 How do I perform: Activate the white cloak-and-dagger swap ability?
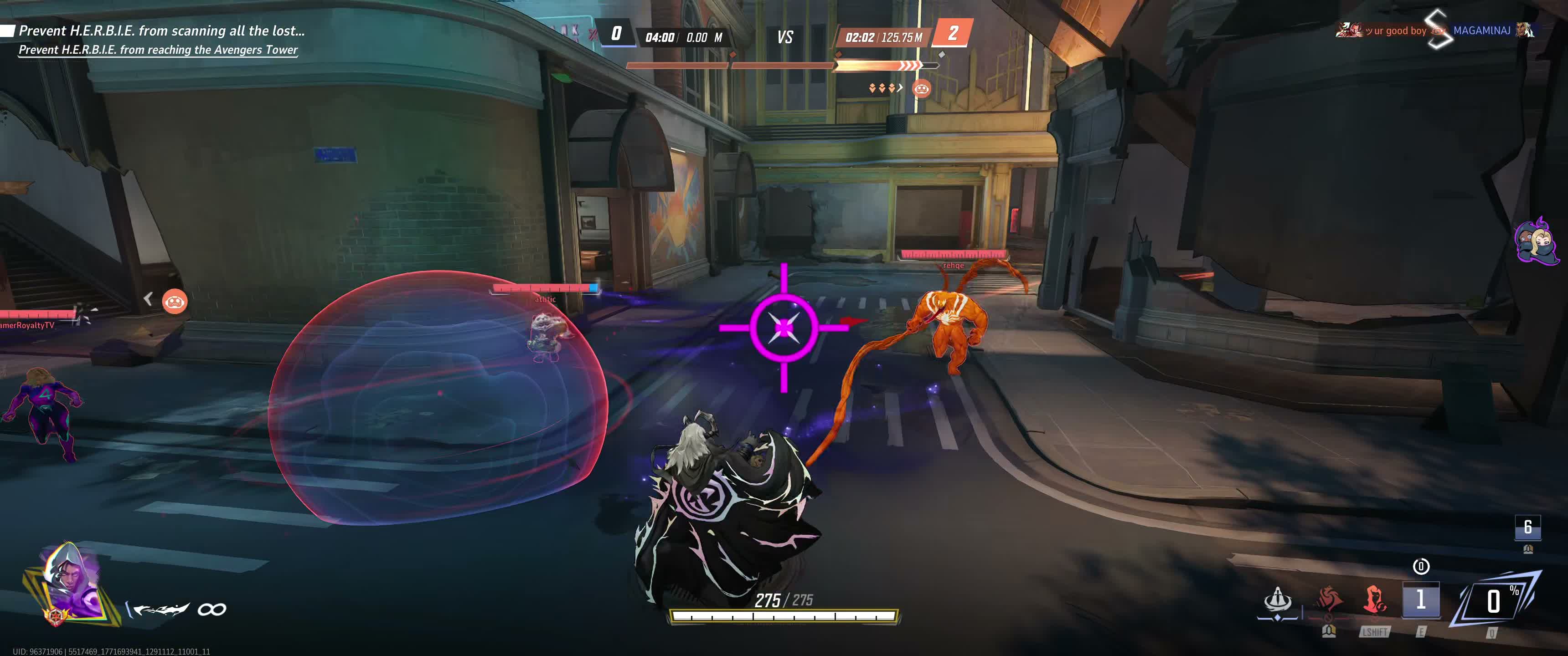point(1278,600)
